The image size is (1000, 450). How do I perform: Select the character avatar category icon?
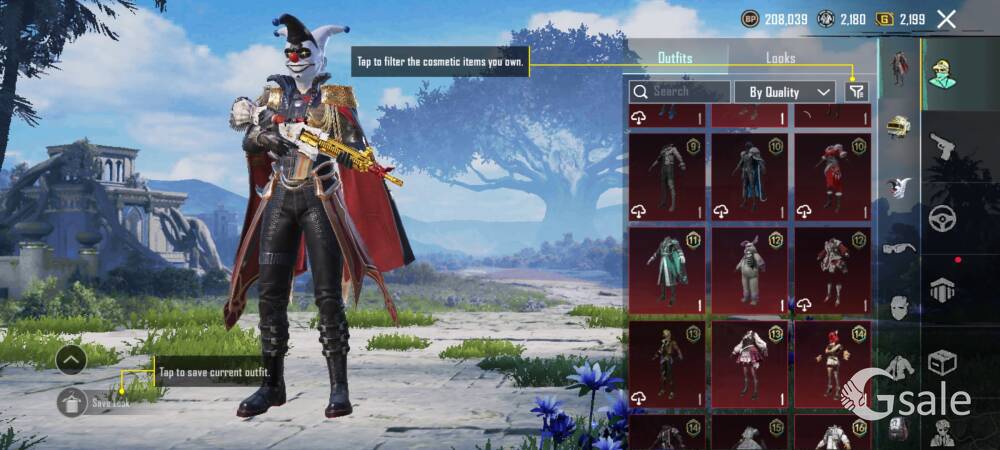942,74
